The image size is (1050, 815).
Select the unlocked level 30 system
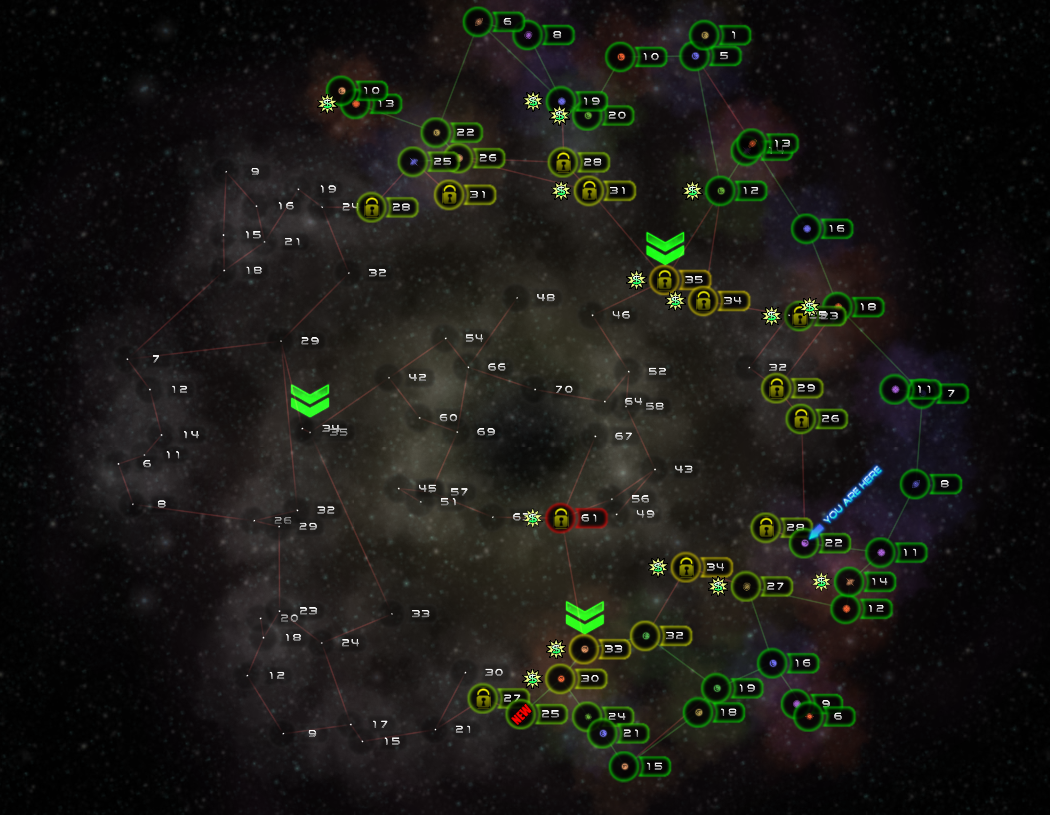pyautogui.click(x=561, y=678)
